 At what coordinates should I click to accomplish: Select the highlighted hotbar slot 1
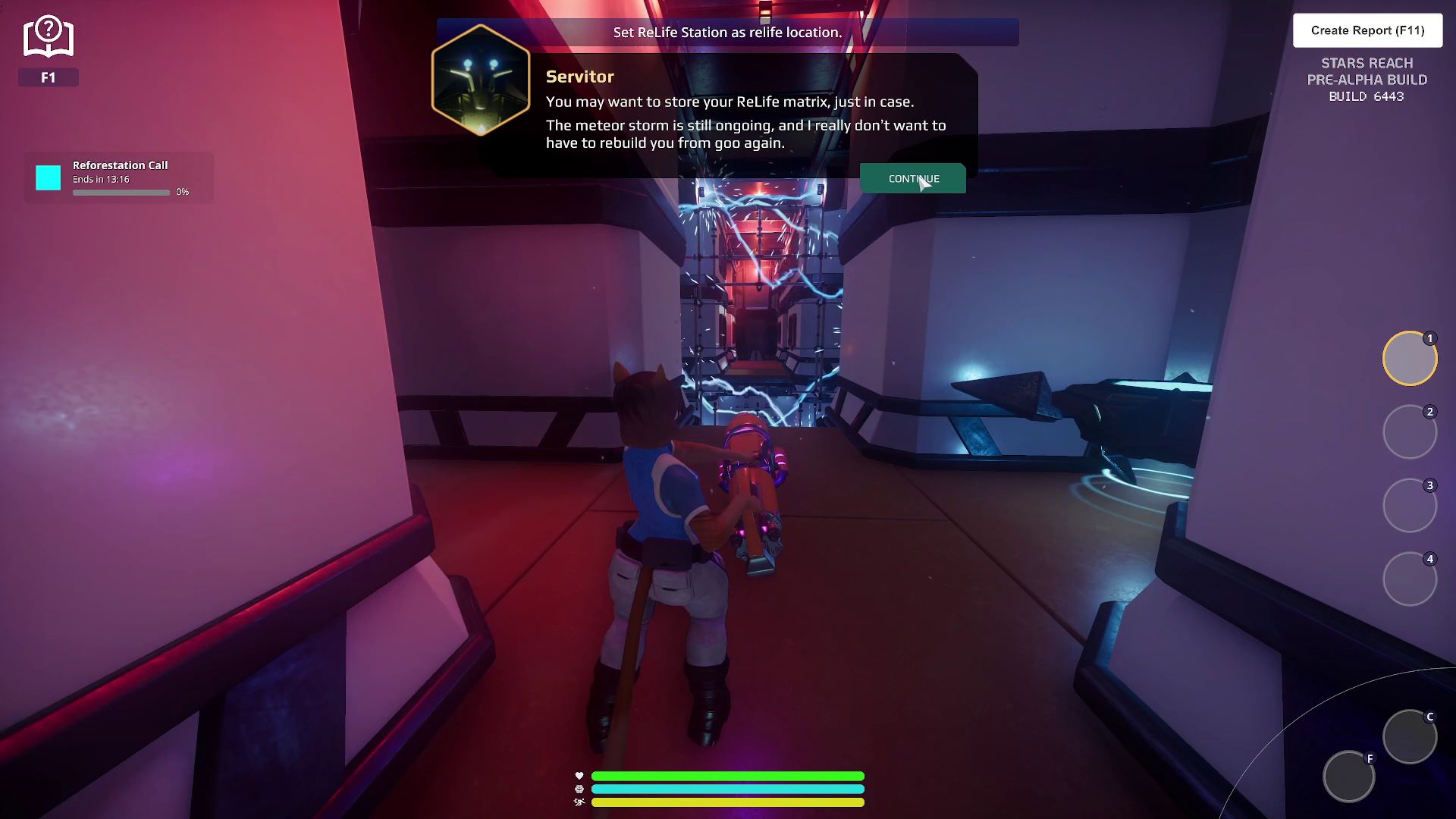point(1409,359)
